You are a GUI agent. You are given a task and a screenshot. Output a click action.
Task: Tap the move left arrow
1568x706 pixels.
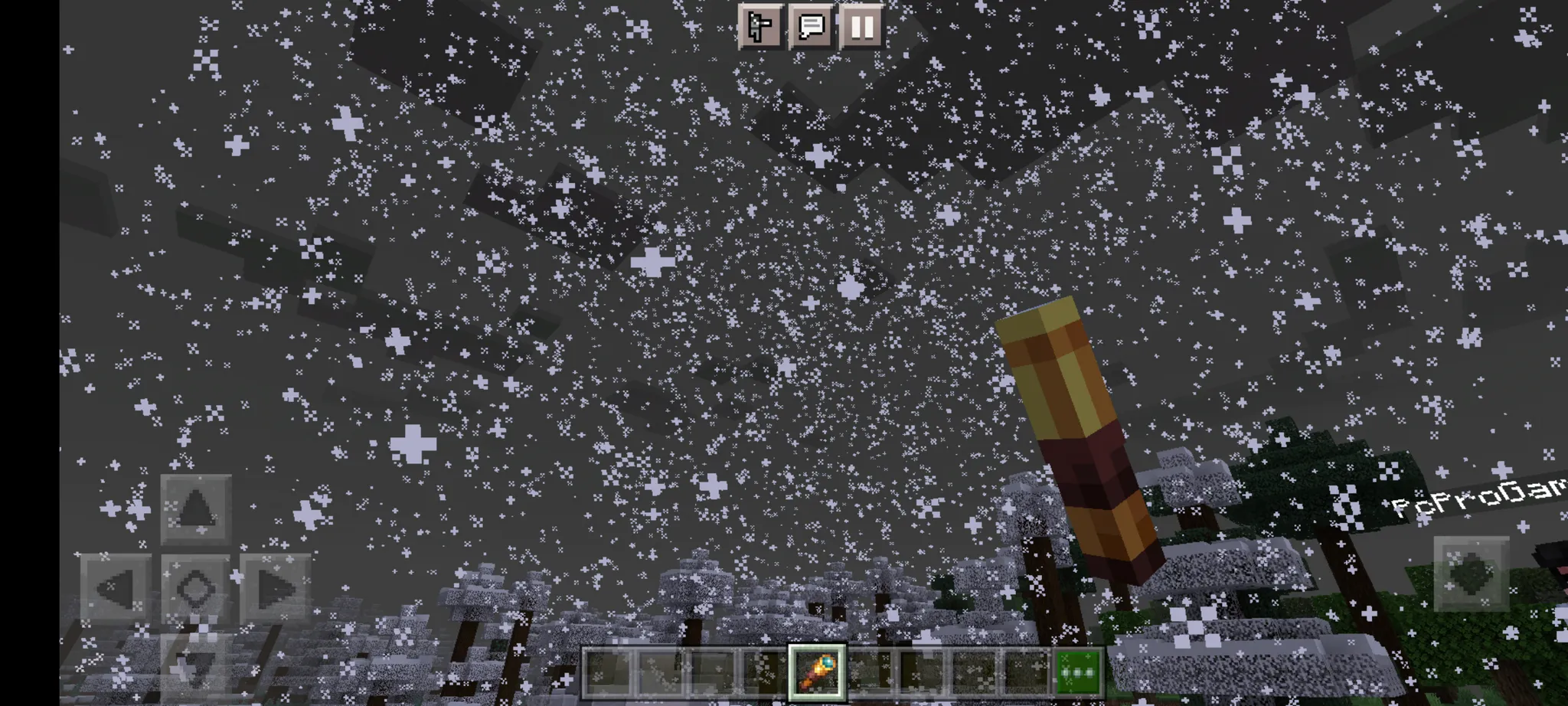(x=116, y=588)
